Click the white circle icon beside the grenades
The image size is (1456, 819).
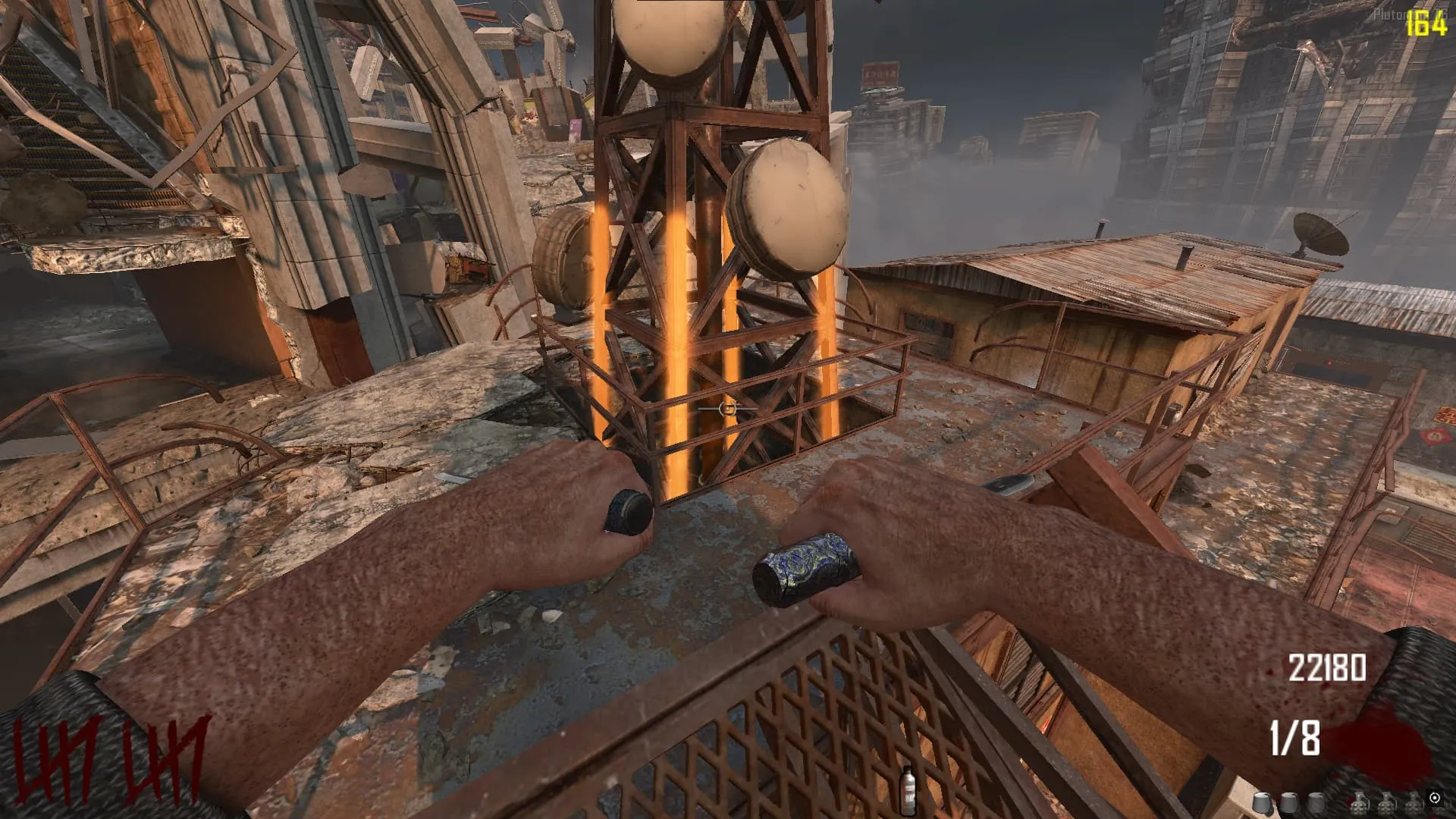pyautogui.click(x=1434, y=798)
